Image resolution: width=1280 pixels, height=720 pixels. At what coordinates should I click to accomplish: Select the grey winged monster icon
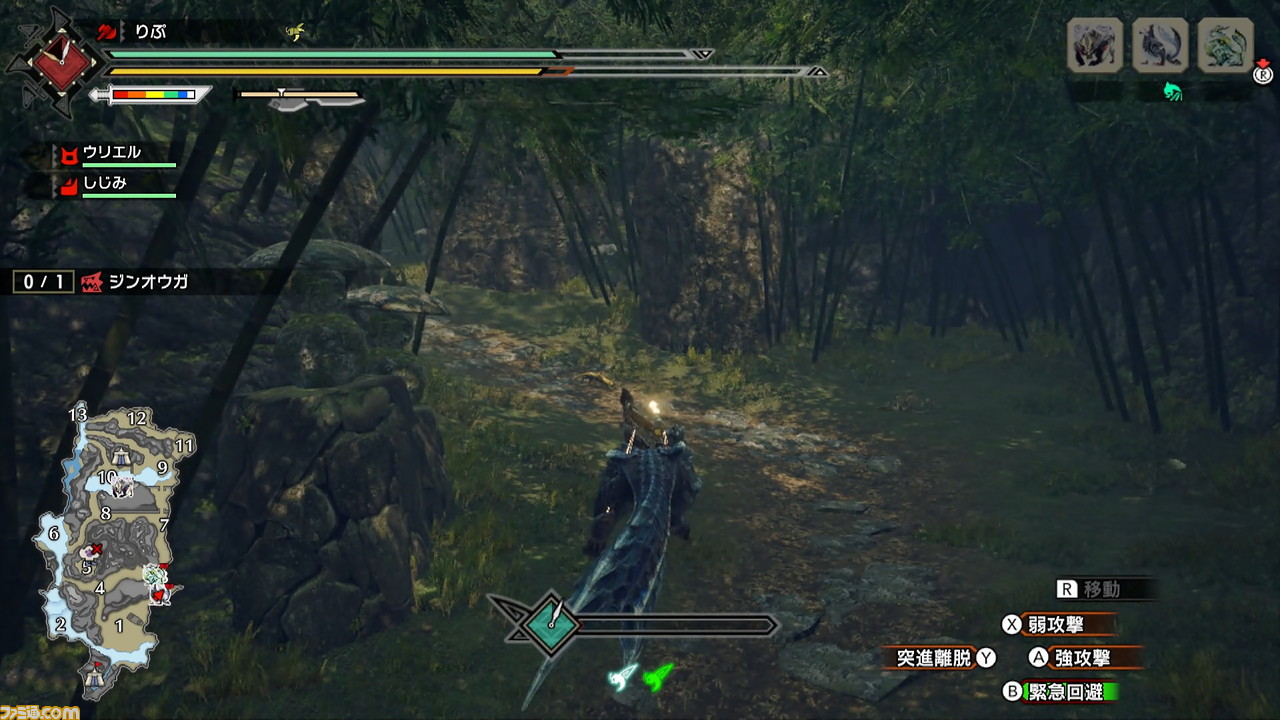coord(1160,46)
